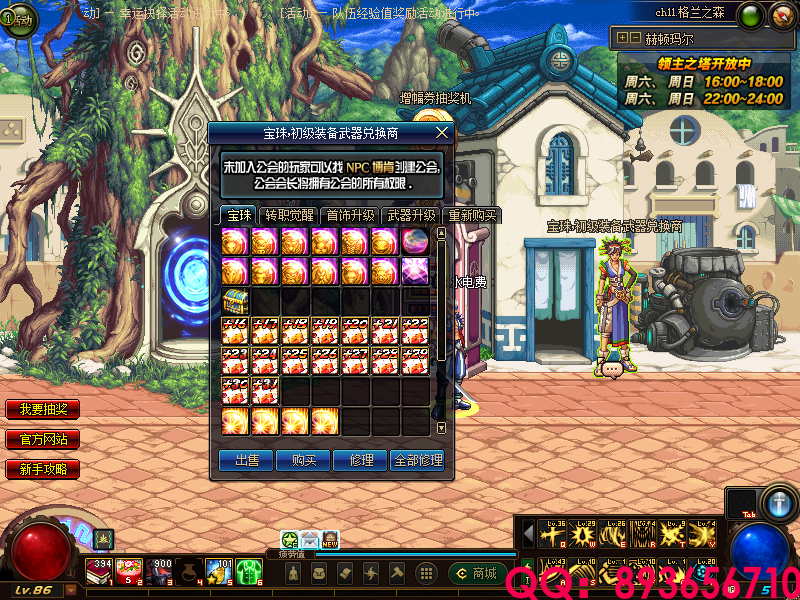Switch to the 转职觉醒 tab

[x=288, y=215]
